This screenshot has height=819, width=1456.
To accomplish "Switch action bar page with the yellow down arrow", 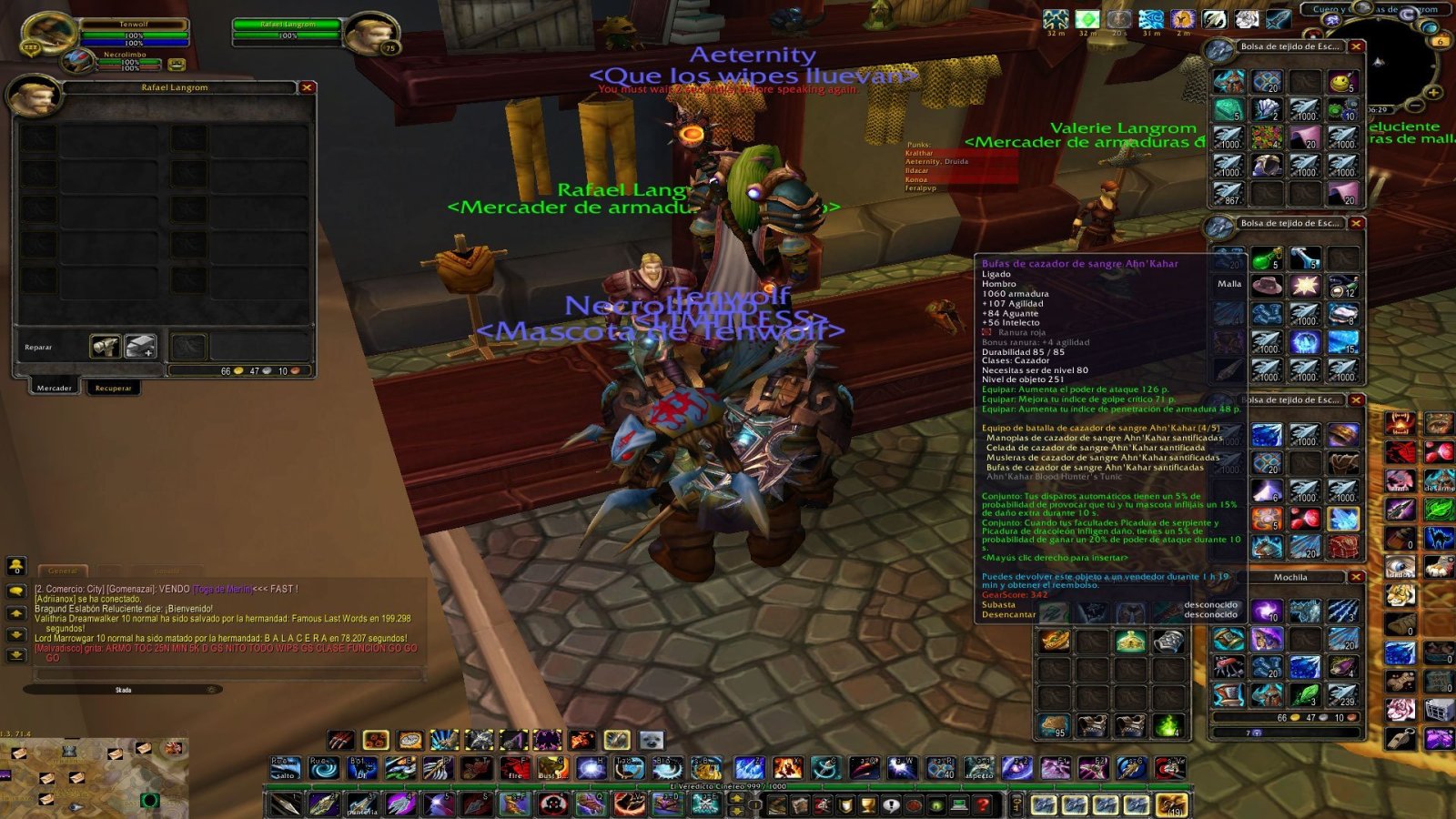I will pos(736,810).
